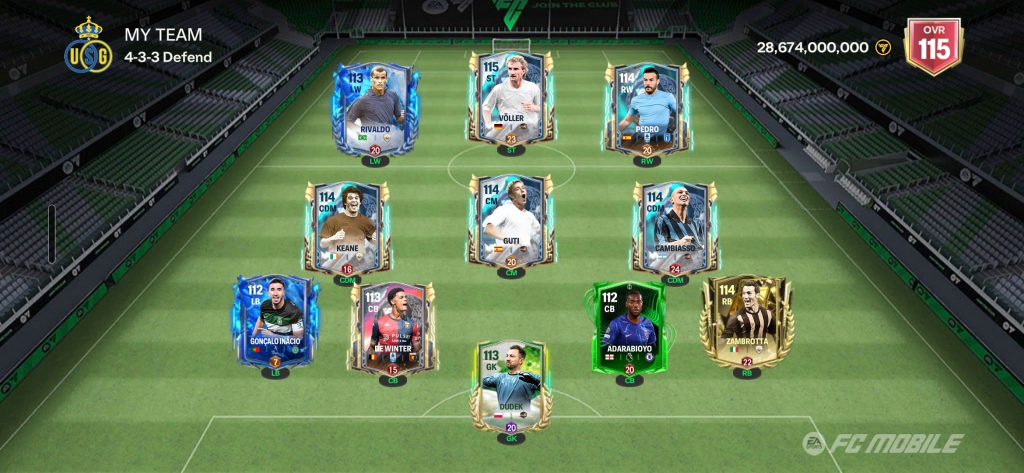Tap the gold coin currency icon
Viewport: 1024px width, 473px height.
883,47
